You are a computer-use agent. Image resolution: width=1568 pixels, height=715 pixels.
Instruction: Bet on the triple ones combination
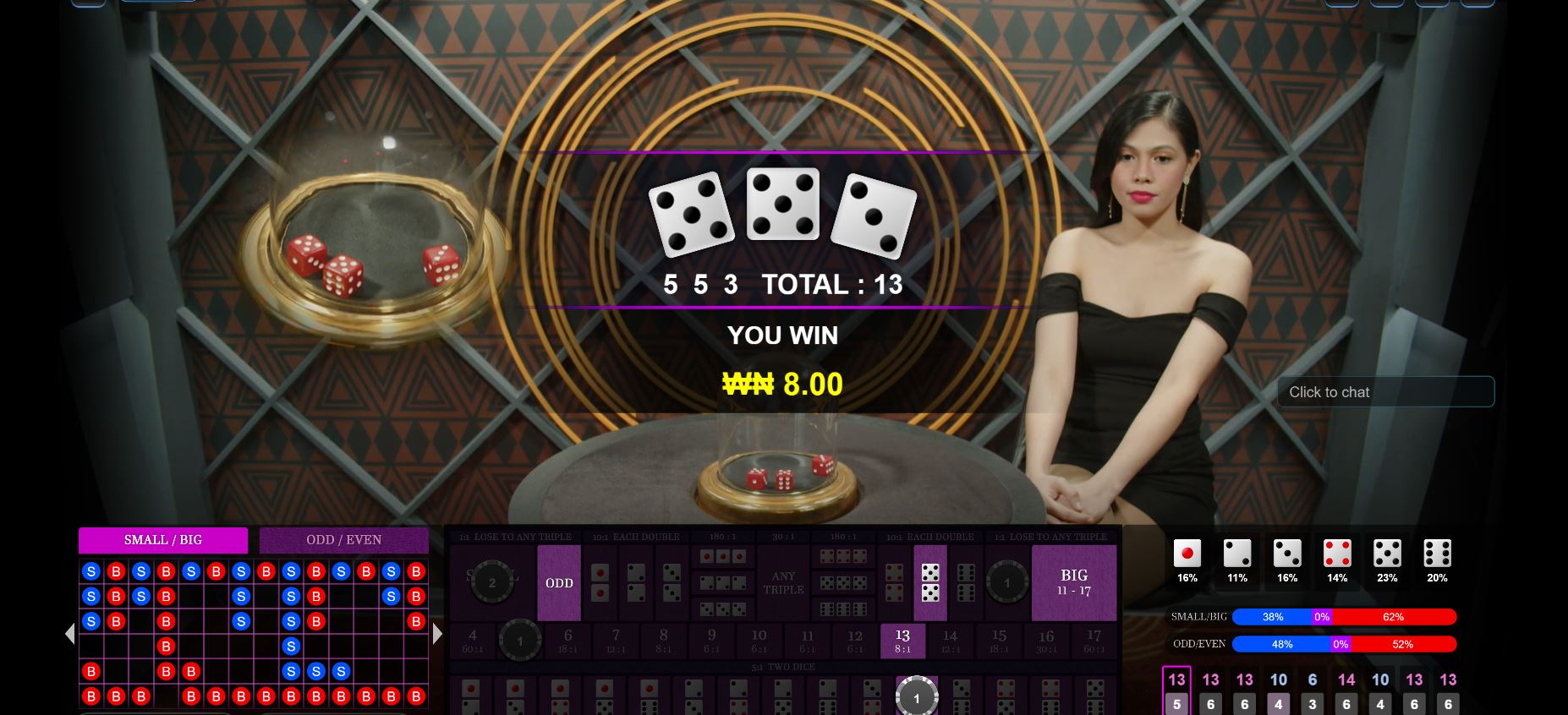pos(722,557)
